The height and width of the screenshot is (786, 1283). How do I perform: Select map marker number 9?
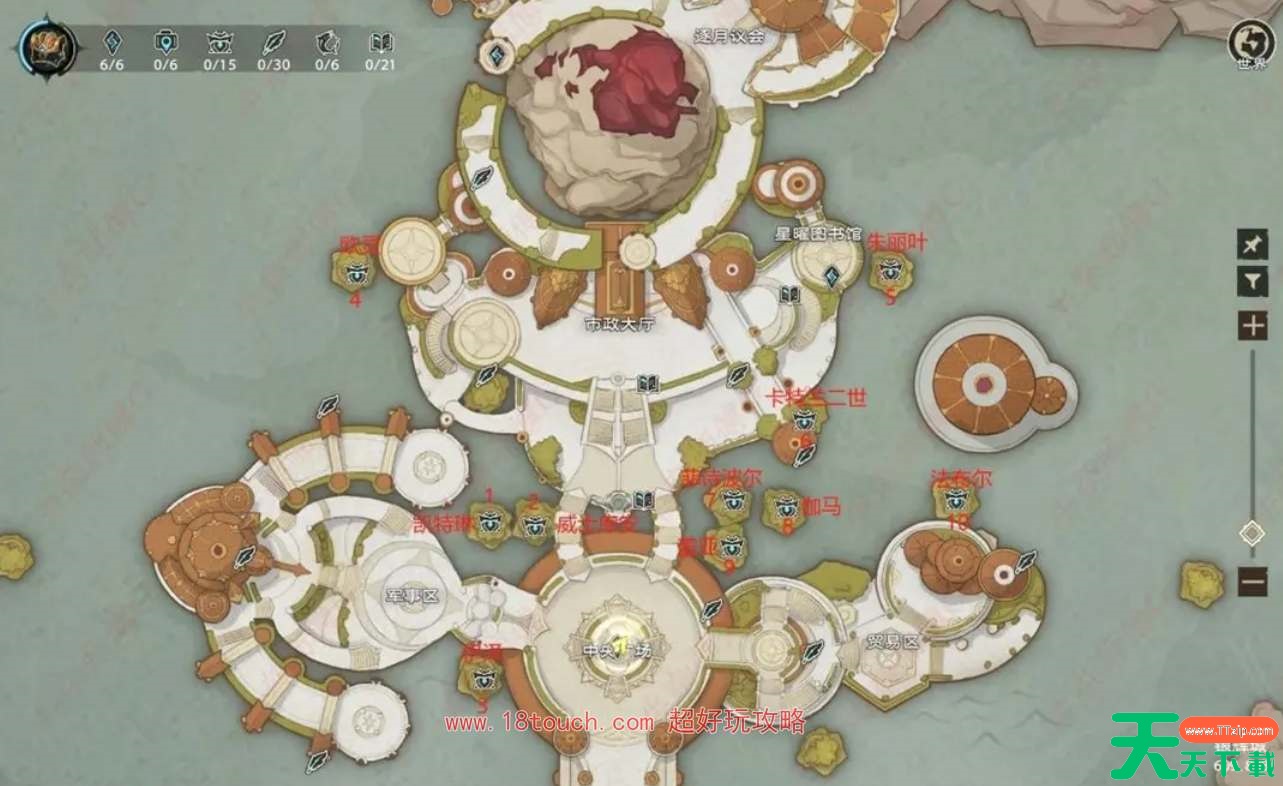coord(729,546)
